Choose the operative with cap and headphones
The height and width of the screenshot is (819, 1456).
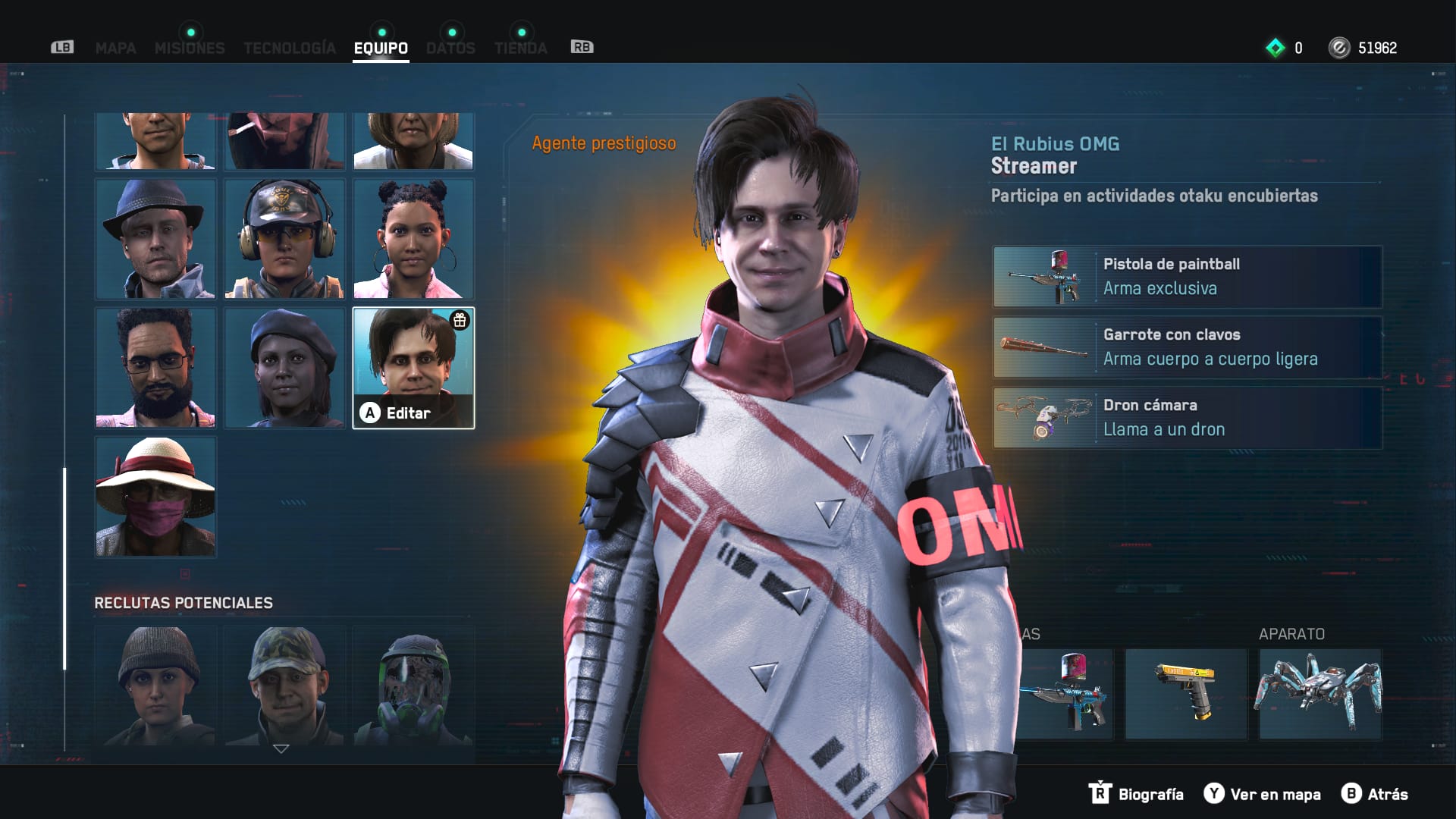click(x=284, y=239)
